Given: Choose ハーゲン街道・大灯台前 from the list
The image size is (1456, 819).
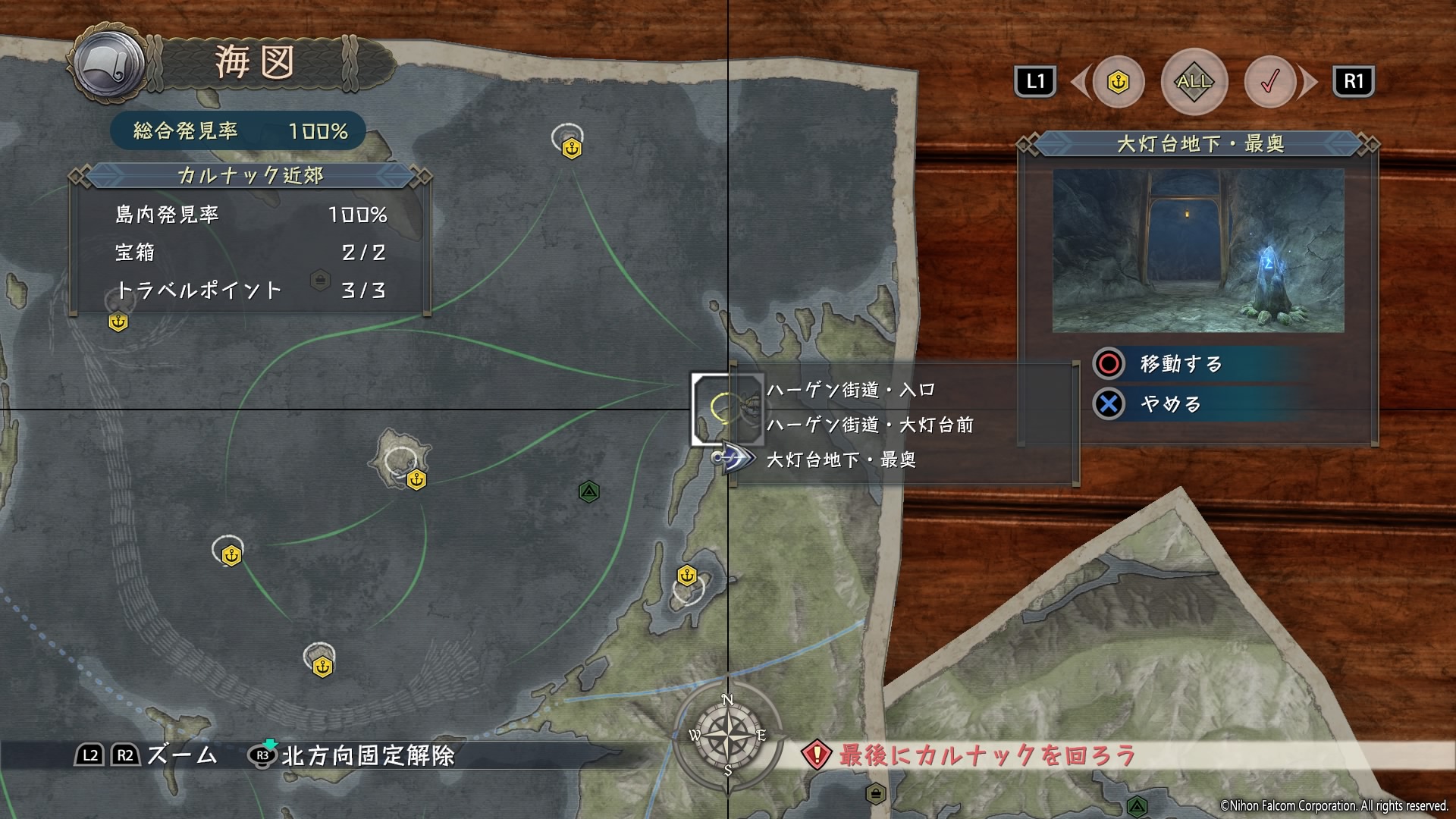Looking at the screenshot, I should coord(870,425).
